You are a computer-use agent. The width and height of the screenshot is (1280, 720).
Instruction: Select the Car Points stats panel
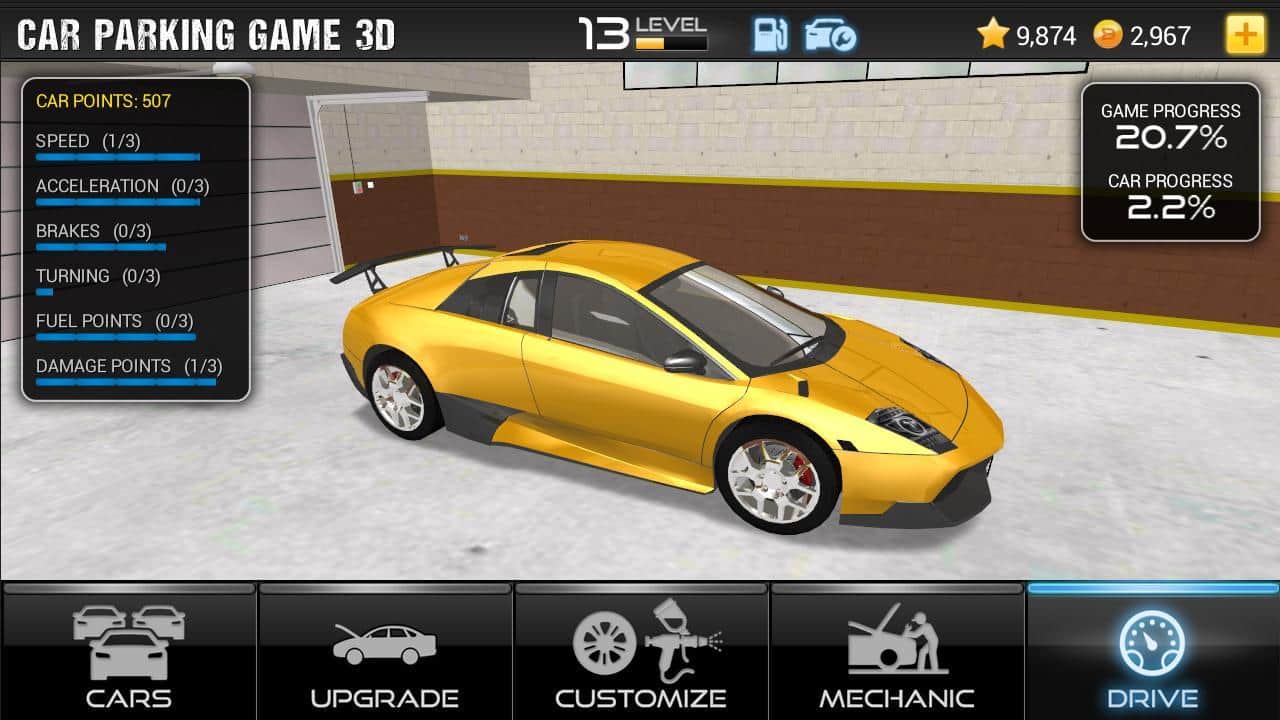click(x=137, y=240)
